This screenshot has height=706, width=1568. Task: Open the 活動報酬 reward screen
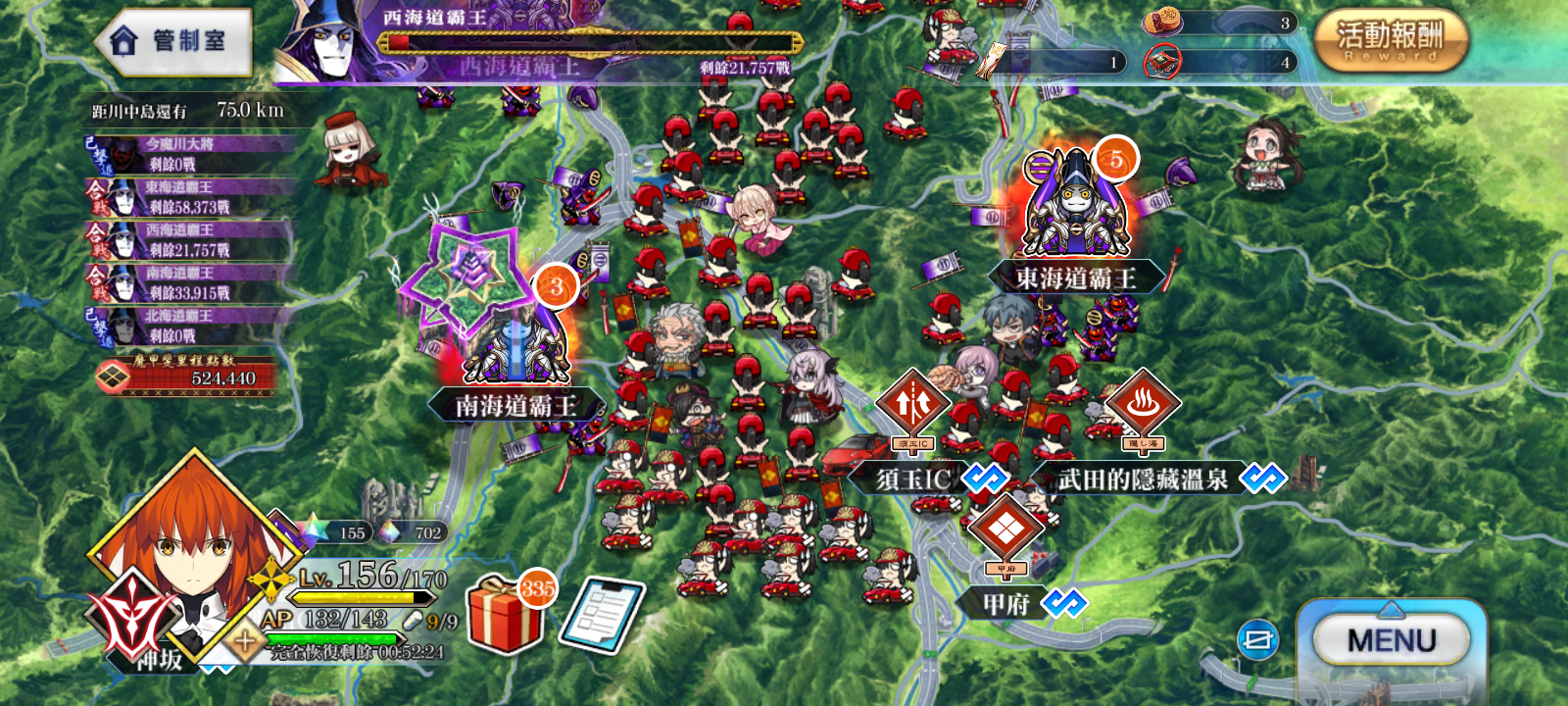click(1390, 39)
